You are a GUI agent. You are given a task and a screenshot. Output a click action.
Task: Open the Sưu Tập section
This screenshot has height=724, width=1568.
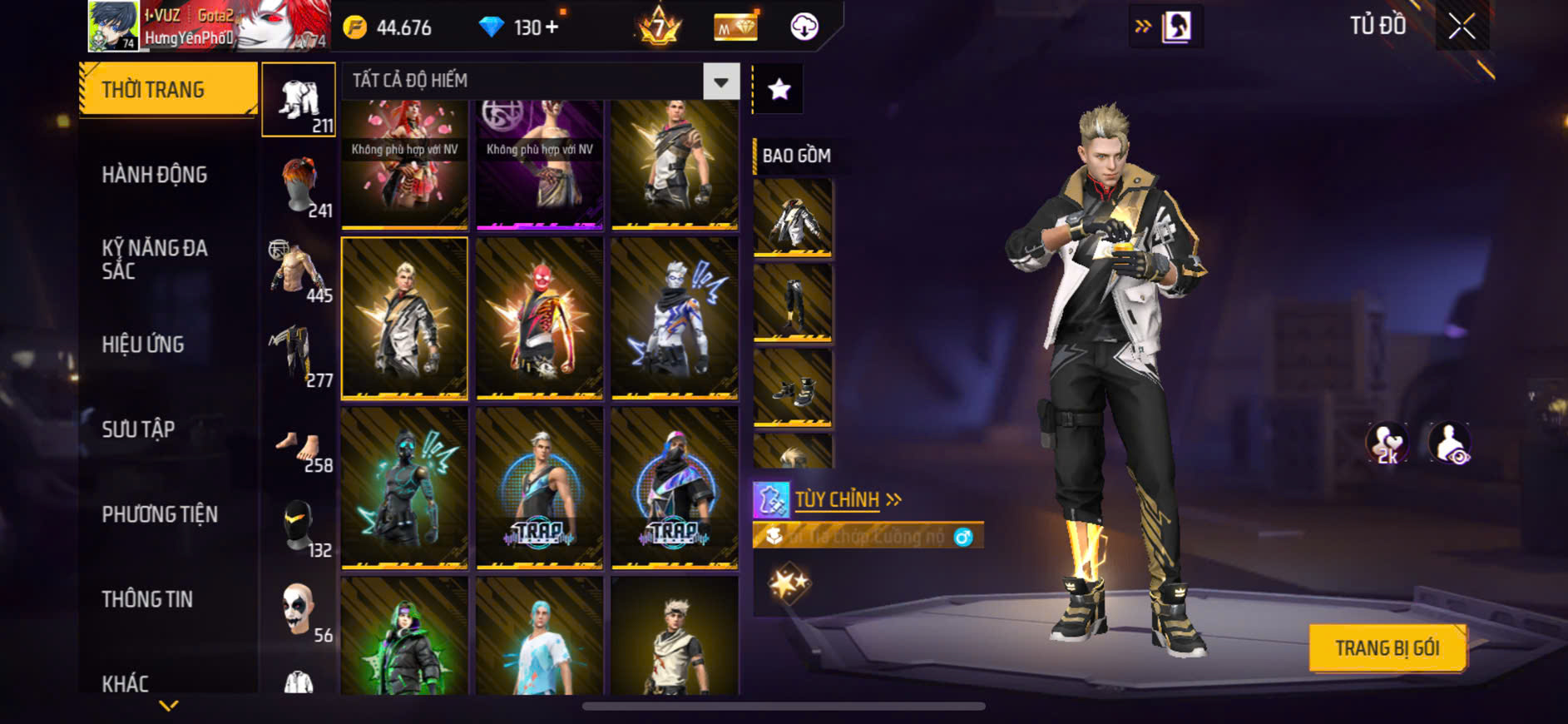[x=138, y=429]
